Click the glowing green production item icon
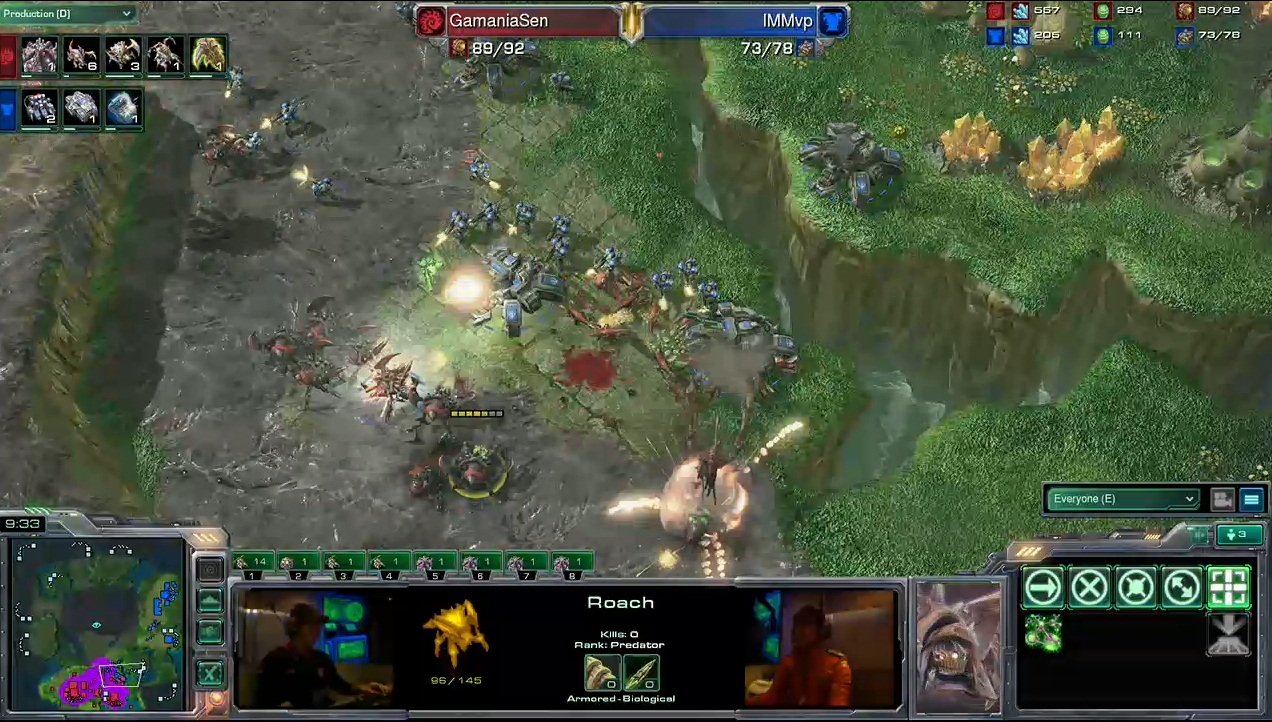Viewport: 1272px width, 722px height. [208, 55]
